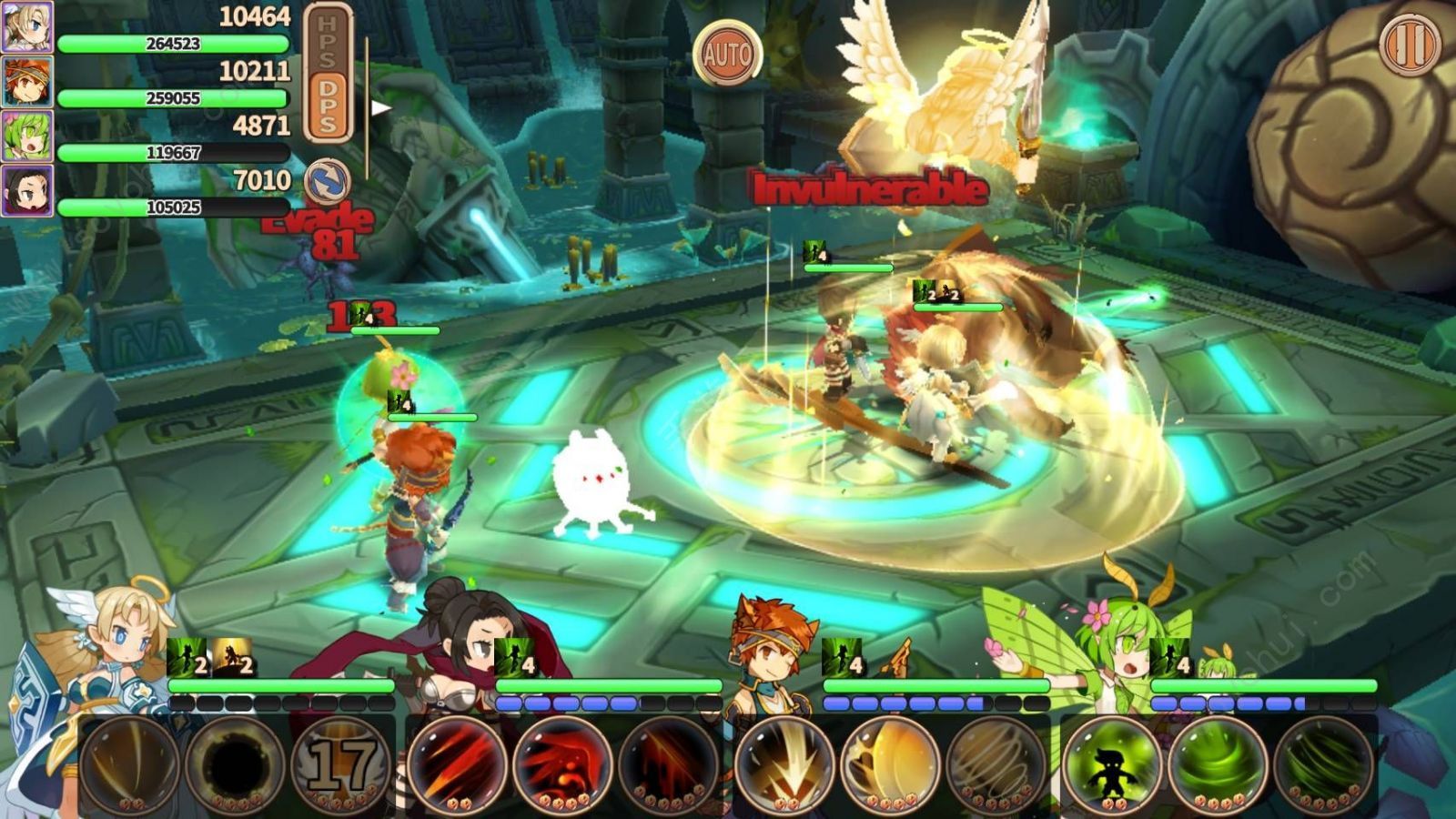The height and width of the screenshot is (819, 1456).
Task: Select the blonde angel portrait in party list
Action: [x=26, y=26]
